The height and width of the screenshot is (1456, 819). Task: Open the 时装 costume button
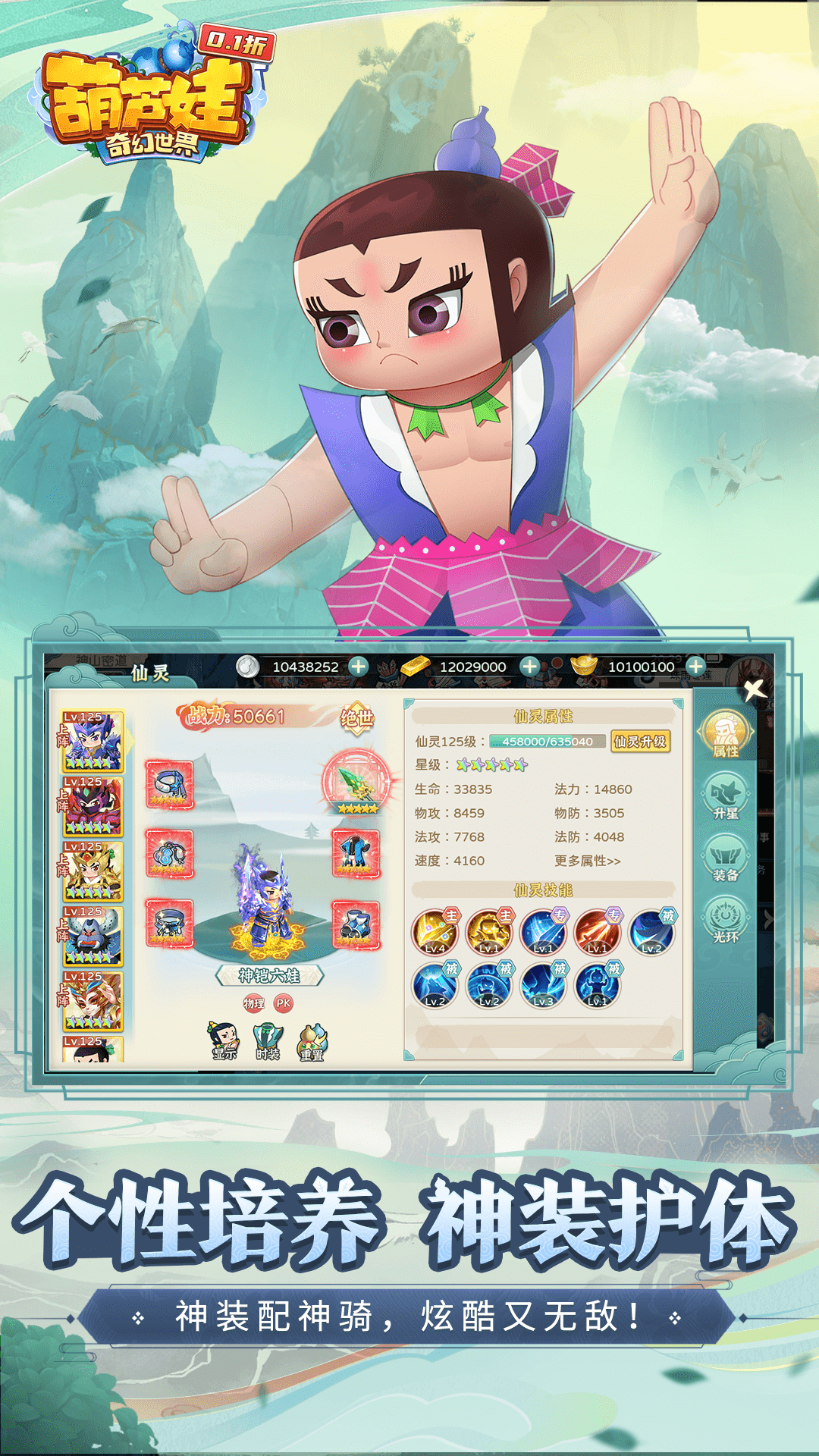268,1041
